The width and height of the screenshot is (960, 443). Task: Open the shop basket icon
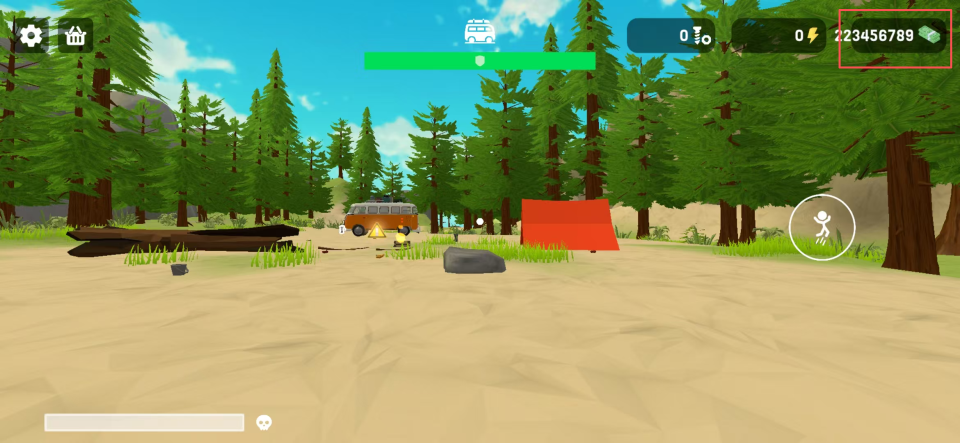[x=75, y=36]
